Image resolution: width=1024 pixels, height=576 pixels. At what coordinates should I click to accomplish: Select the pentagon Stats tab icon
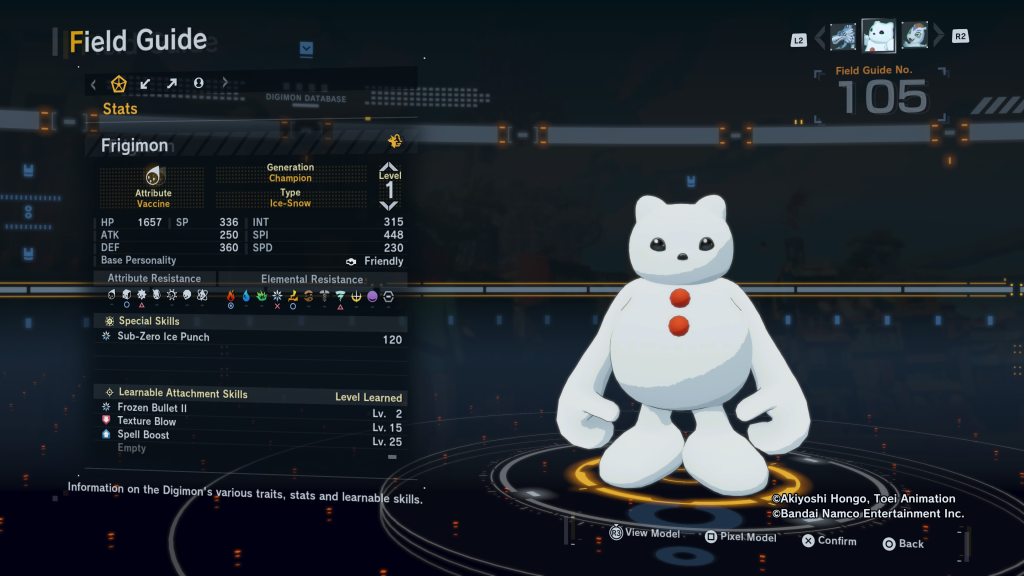tap(119, 83)
